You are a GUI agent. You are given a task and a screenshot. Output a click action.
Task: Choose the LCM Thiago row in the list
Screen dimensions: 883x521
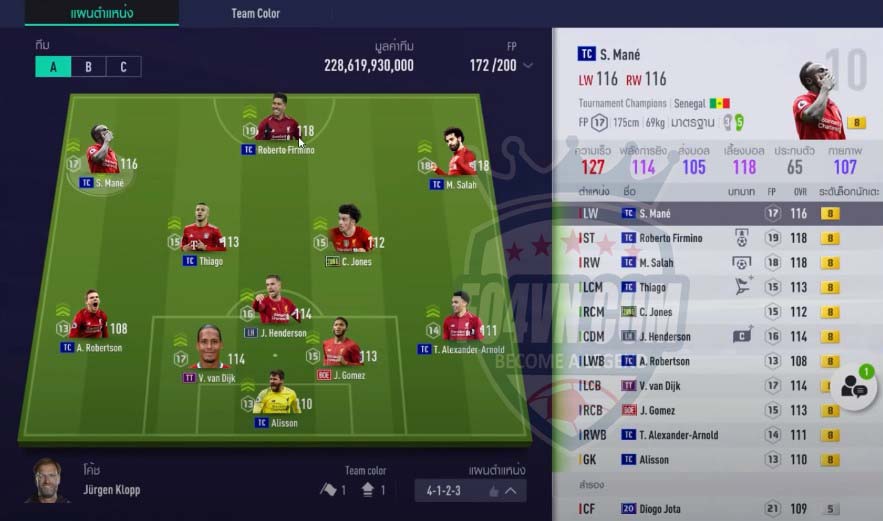(x=715, y=287)
